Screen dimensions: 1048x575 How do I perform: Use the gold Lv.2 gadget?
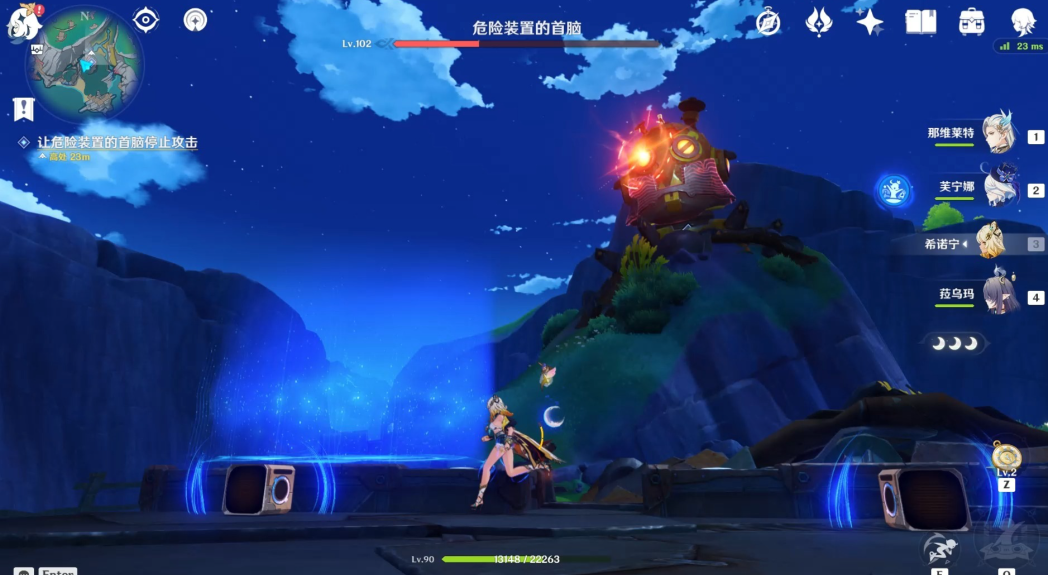[x=1006, y=458]
